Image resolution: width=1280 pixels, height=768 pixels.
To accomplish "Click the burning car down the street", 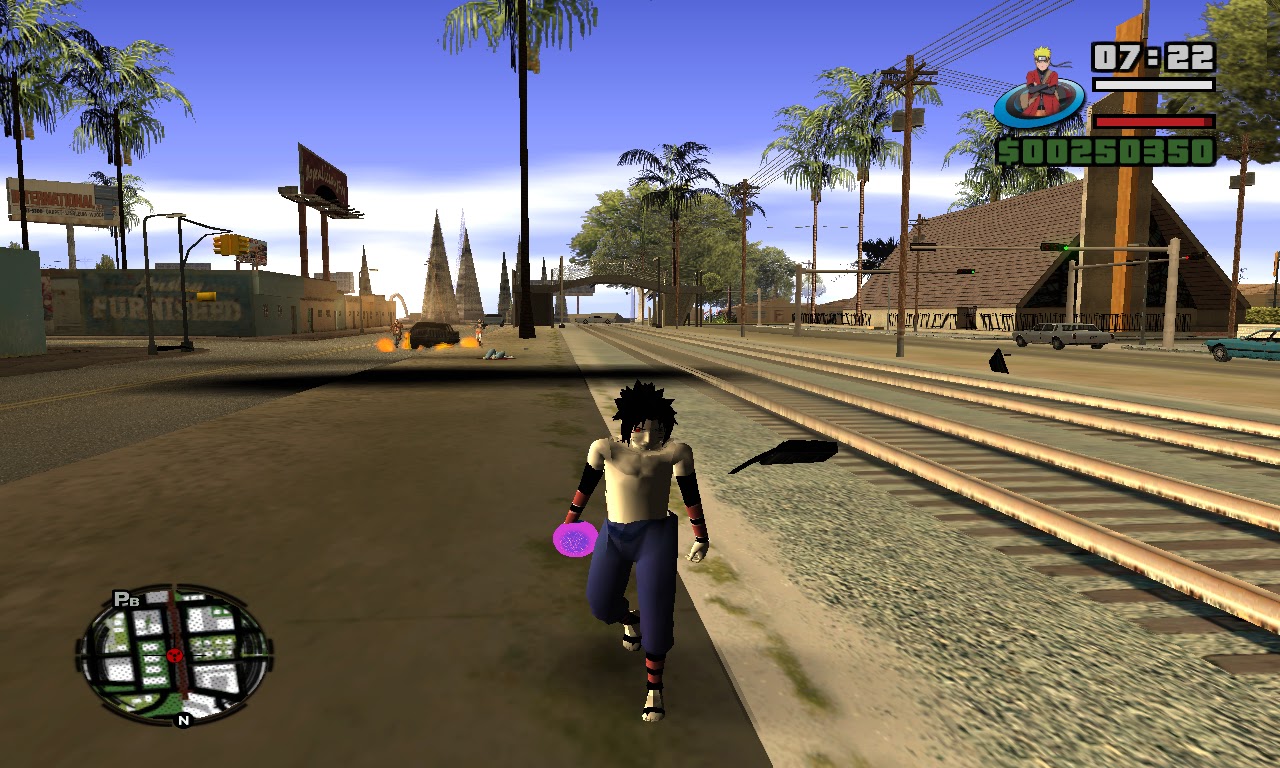I will [433, 335].
